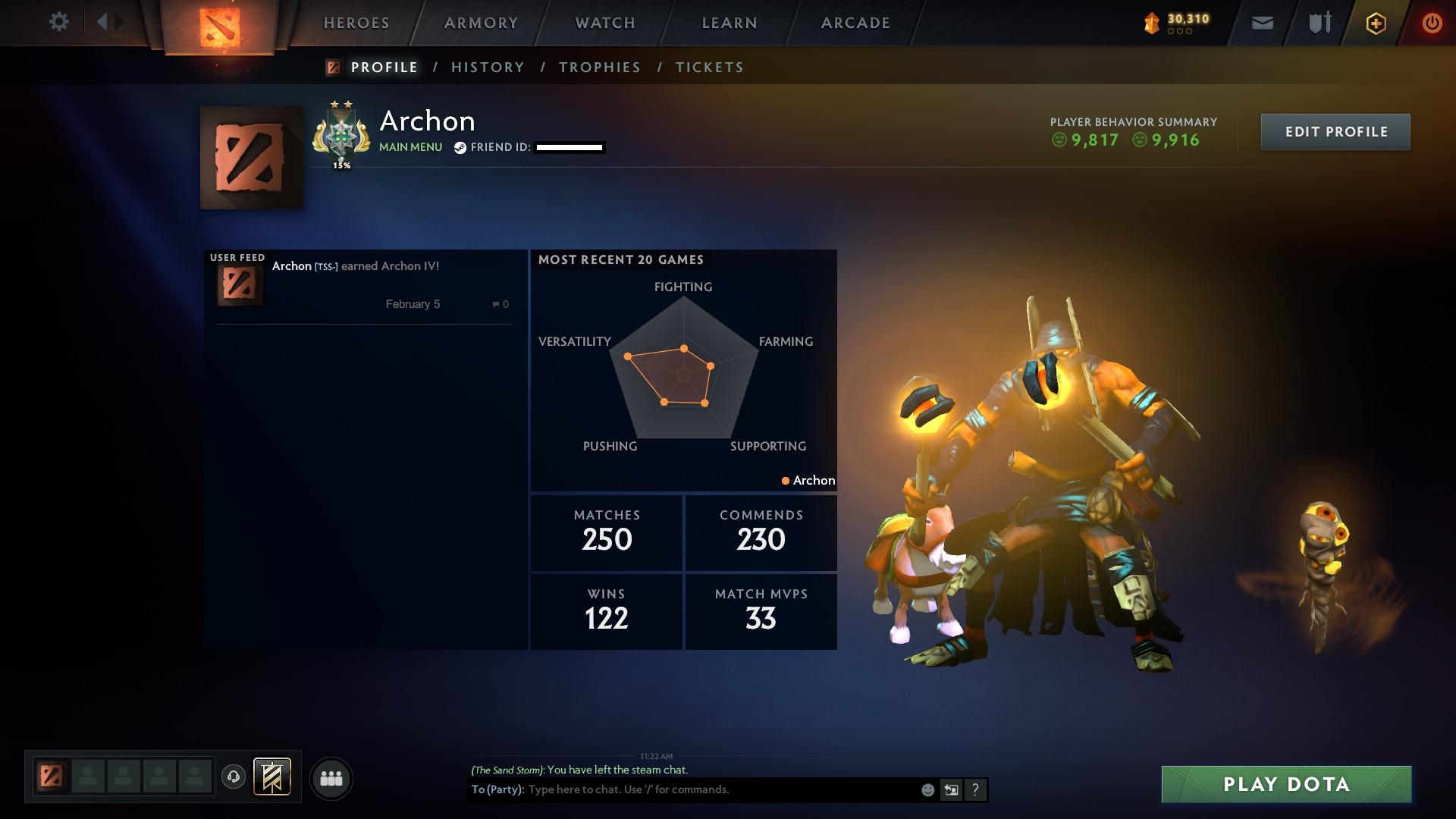Image resolution: width=1456 pixels, height=819 pixels.
Task: Click the friends list icon at bottom left
Action: coord(331,777)
